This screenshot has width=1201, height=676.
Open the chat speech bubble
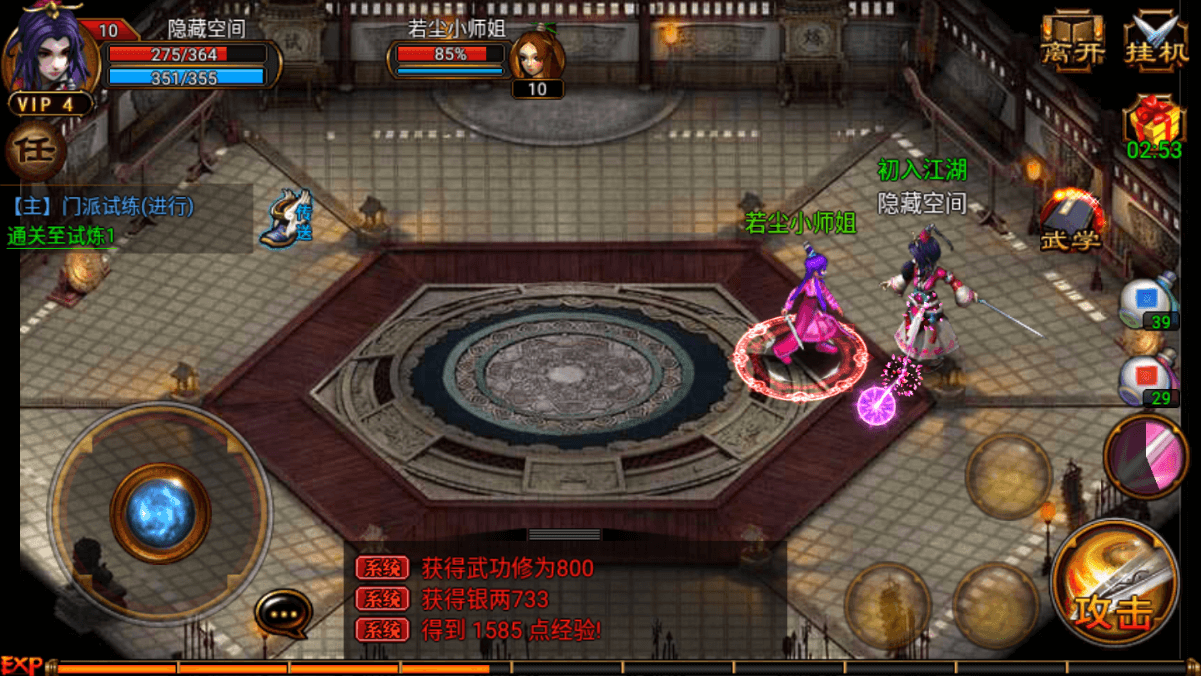click(283, 613)
